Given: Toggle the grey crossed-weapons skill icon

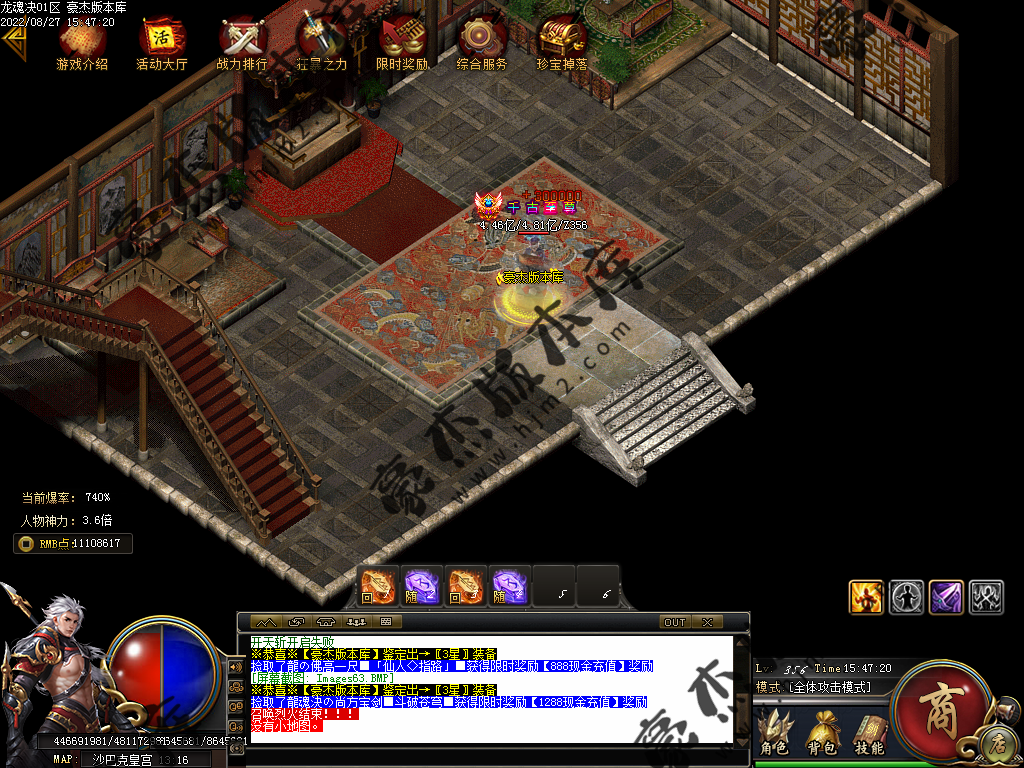Looking at the screenshot, I should [986, 597].
